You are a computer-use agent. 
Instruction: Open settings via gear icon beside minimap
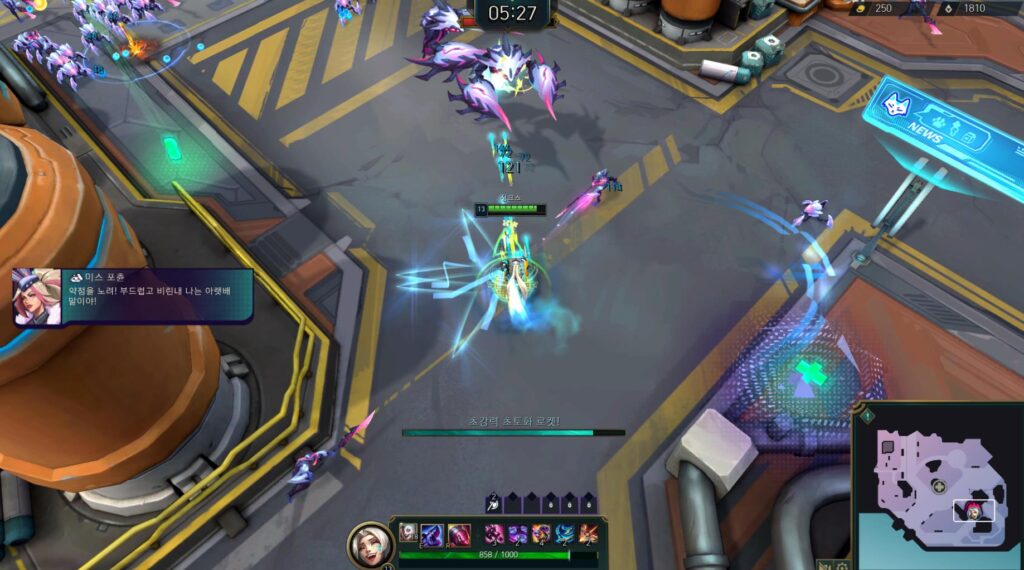pyautogui.click(x=843, y=565)
